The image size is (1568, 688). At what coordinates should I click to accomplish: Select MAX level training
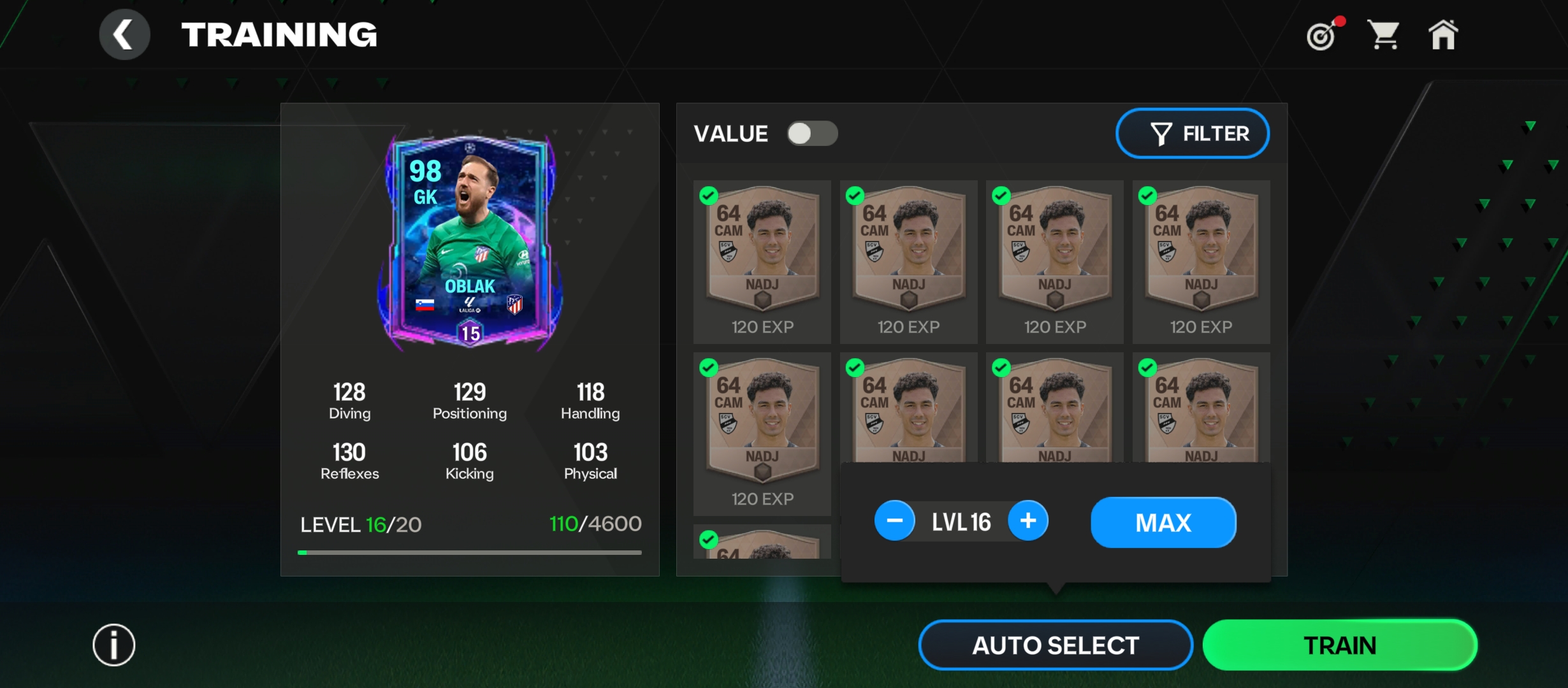point(1163,522)
